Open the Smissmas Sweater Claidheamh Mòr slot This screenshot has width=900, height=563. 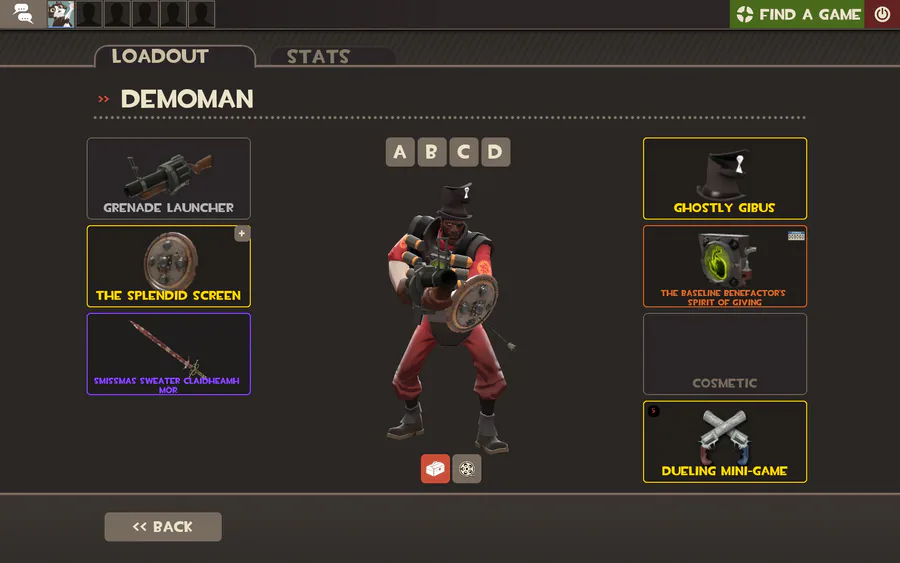point(168,353)
